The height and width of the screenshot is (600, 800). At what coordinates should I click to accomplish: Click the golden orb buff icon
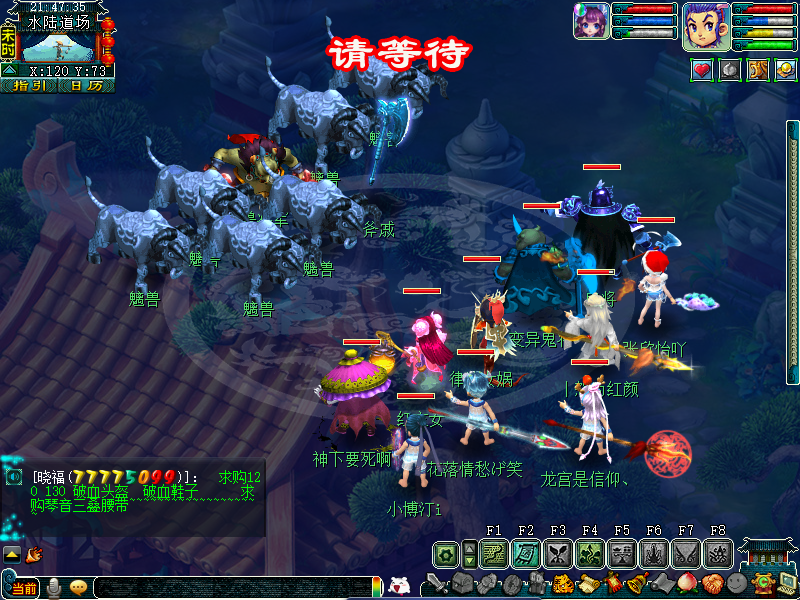point(786,70)
